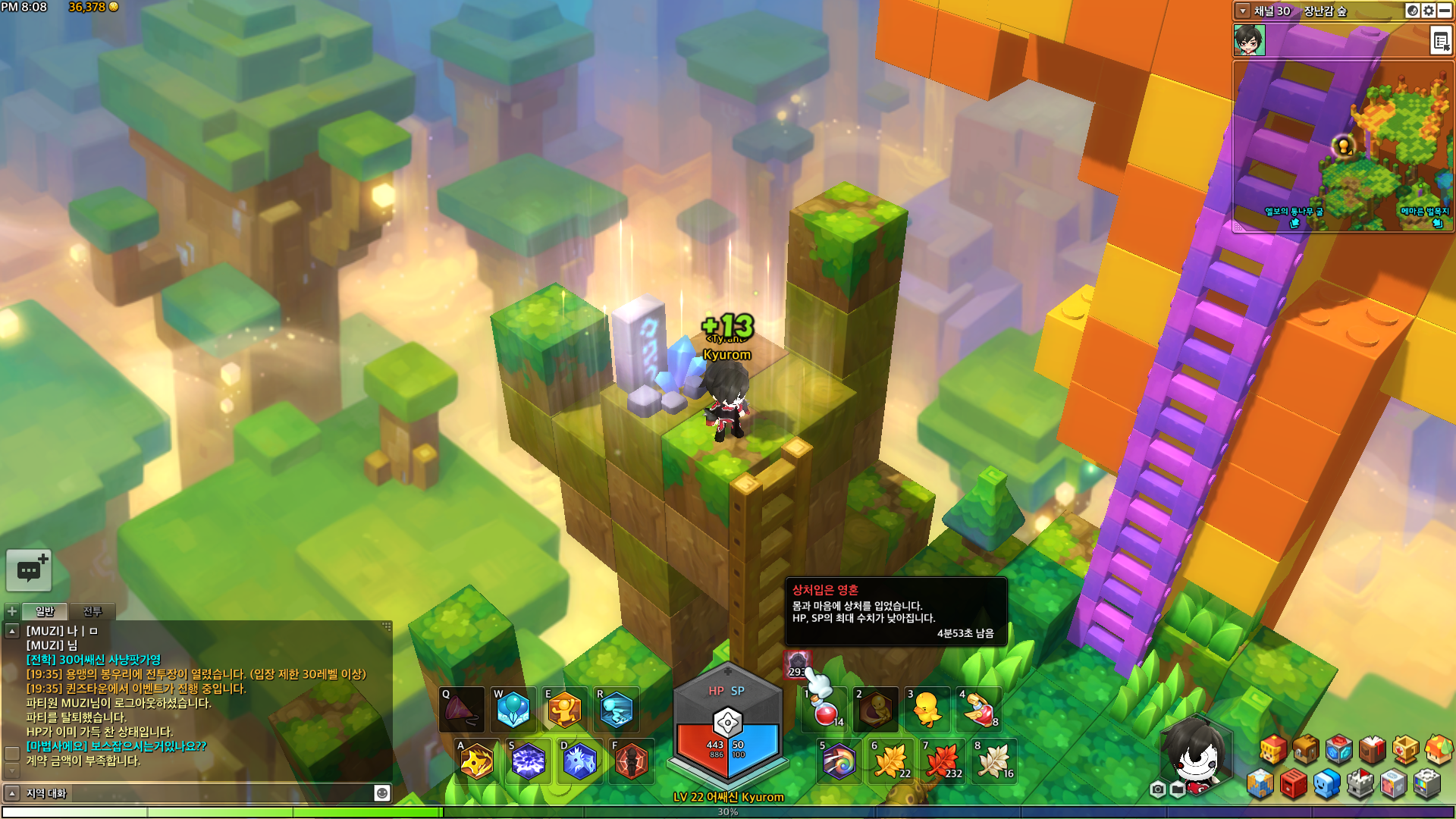The image size is (1456, 819).
Task: Open the treasure chest inventory menu icon
Action: (1306, 749)
